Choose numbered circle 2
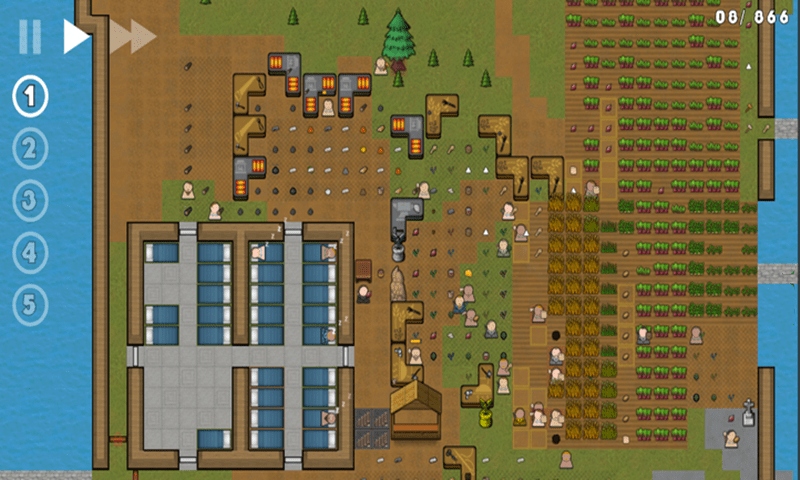The height and width of the screenshot is (480, 800). coord(30,149)
